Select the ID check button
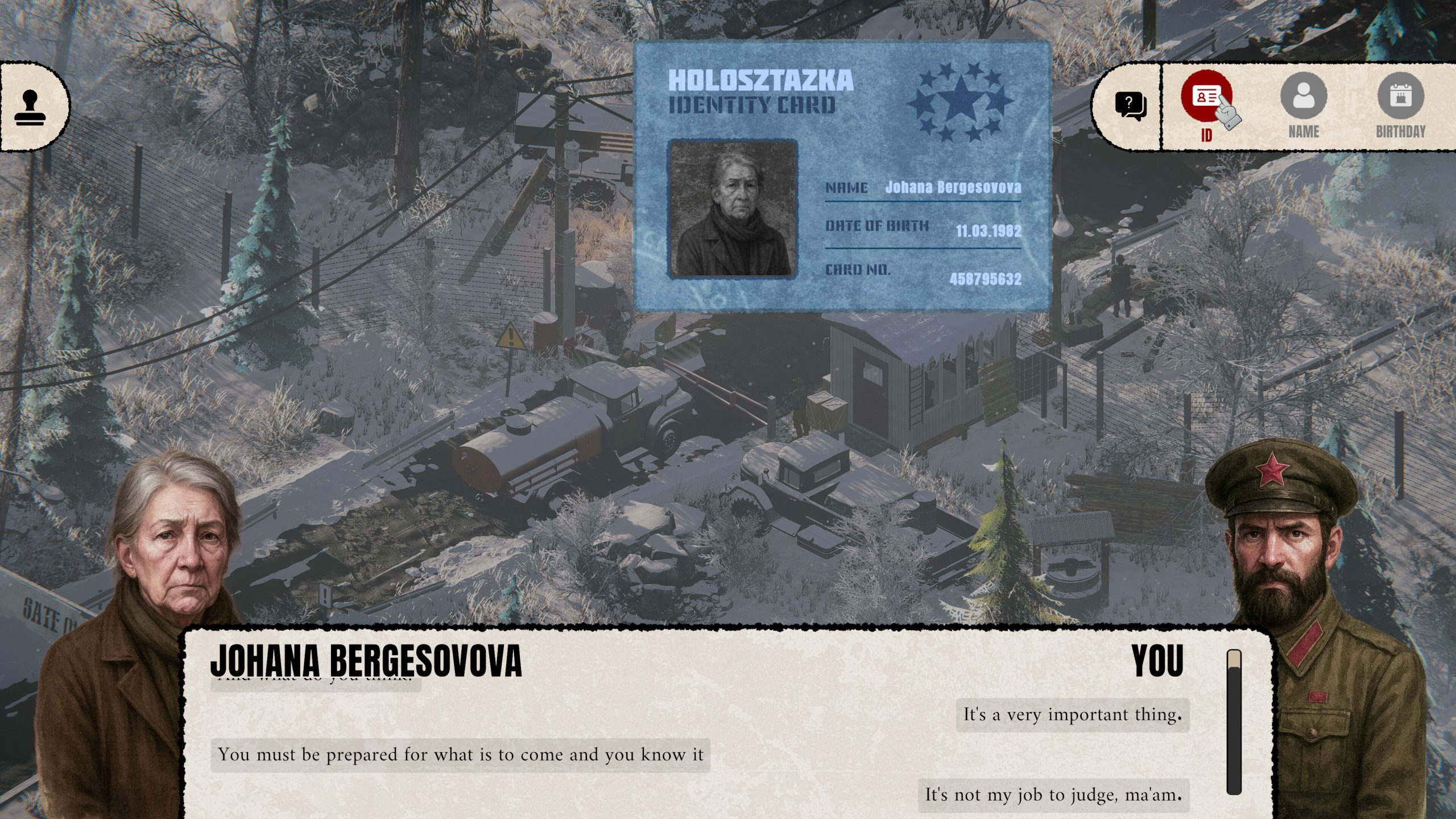1456x819 pixels. tap(1206, 97)
